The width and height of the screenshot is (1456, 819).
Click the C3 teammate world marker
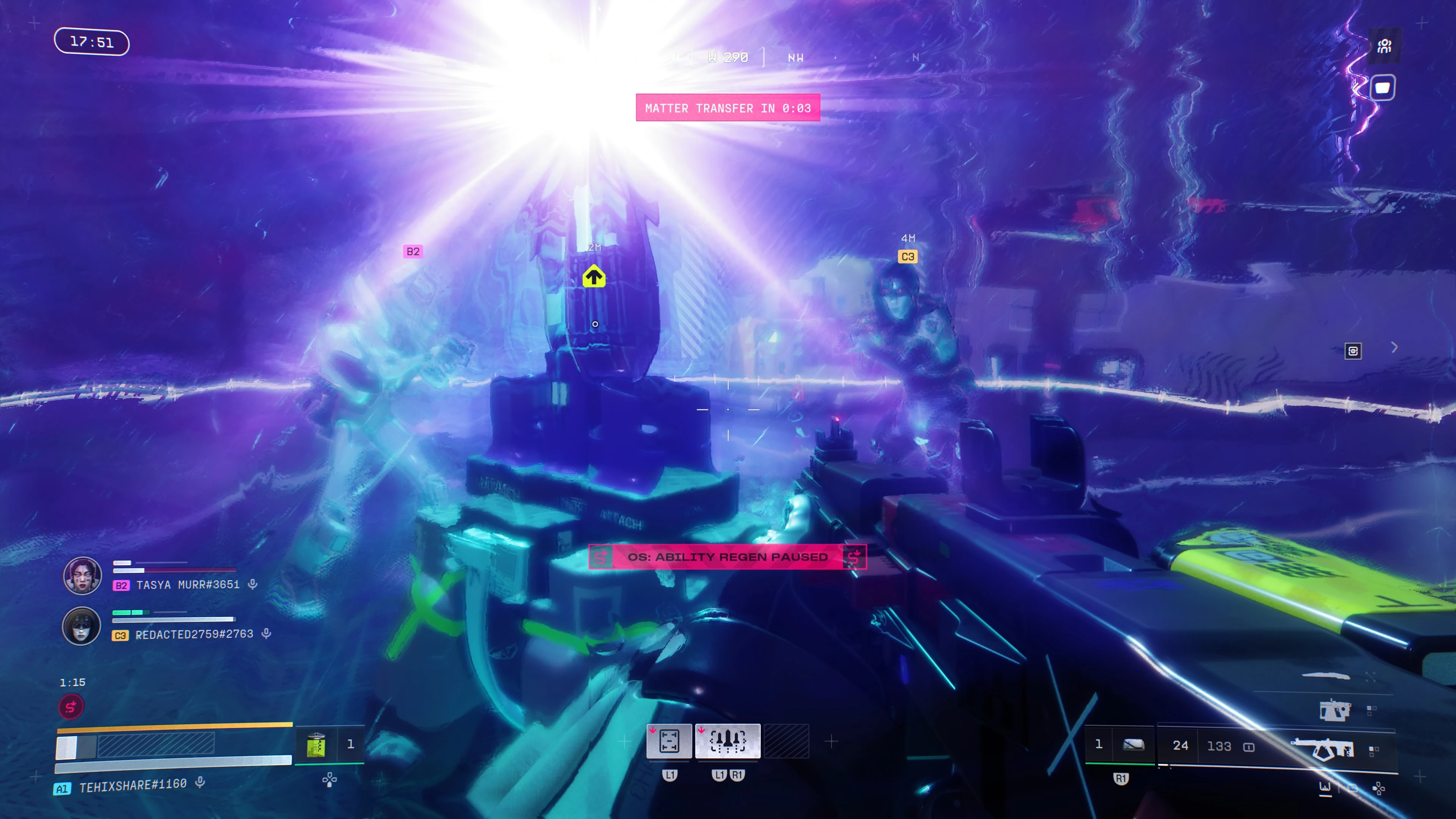[908, 257]
